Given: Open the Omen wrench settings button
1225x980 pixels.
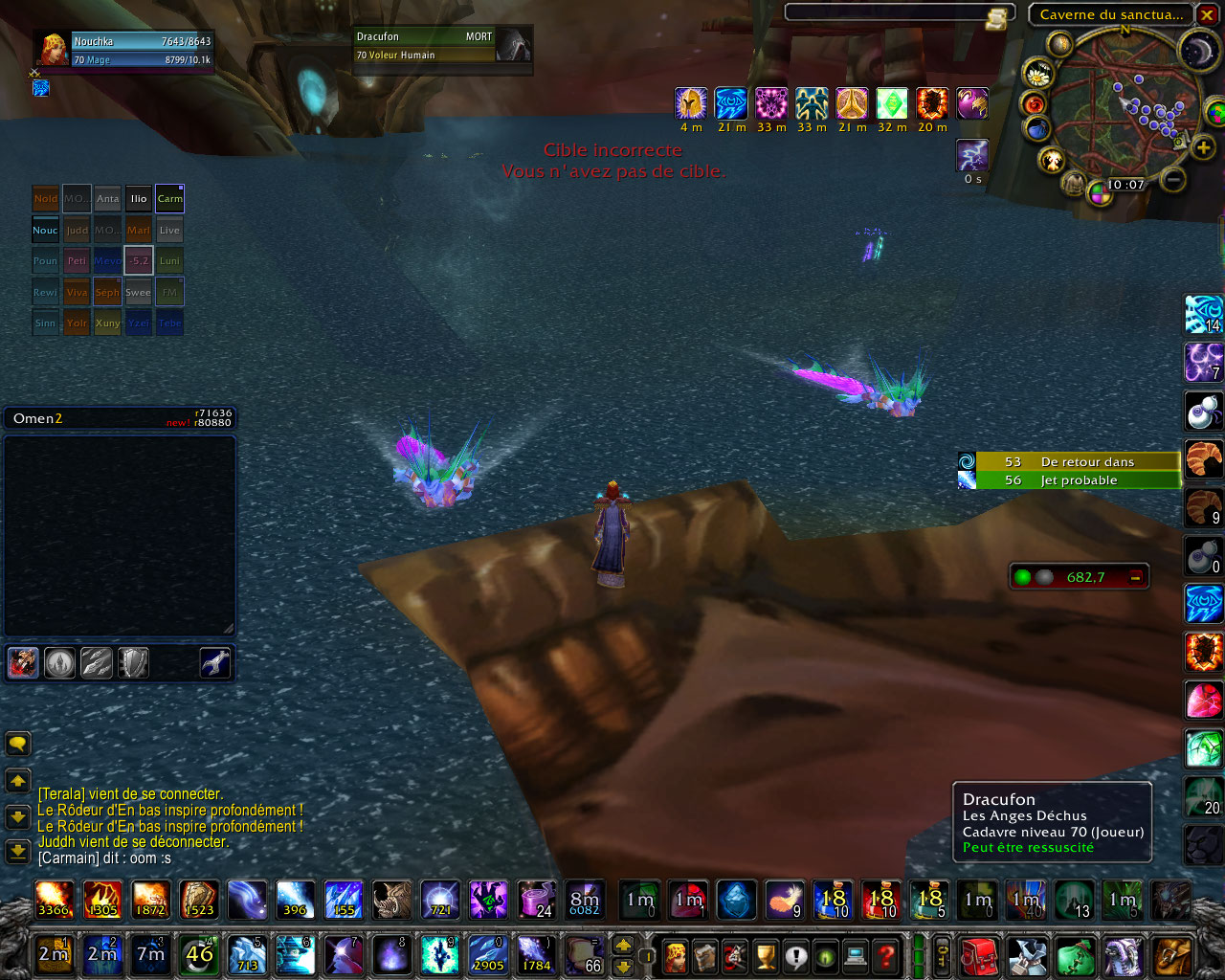Looking at the screenshot, I should 215,662.
